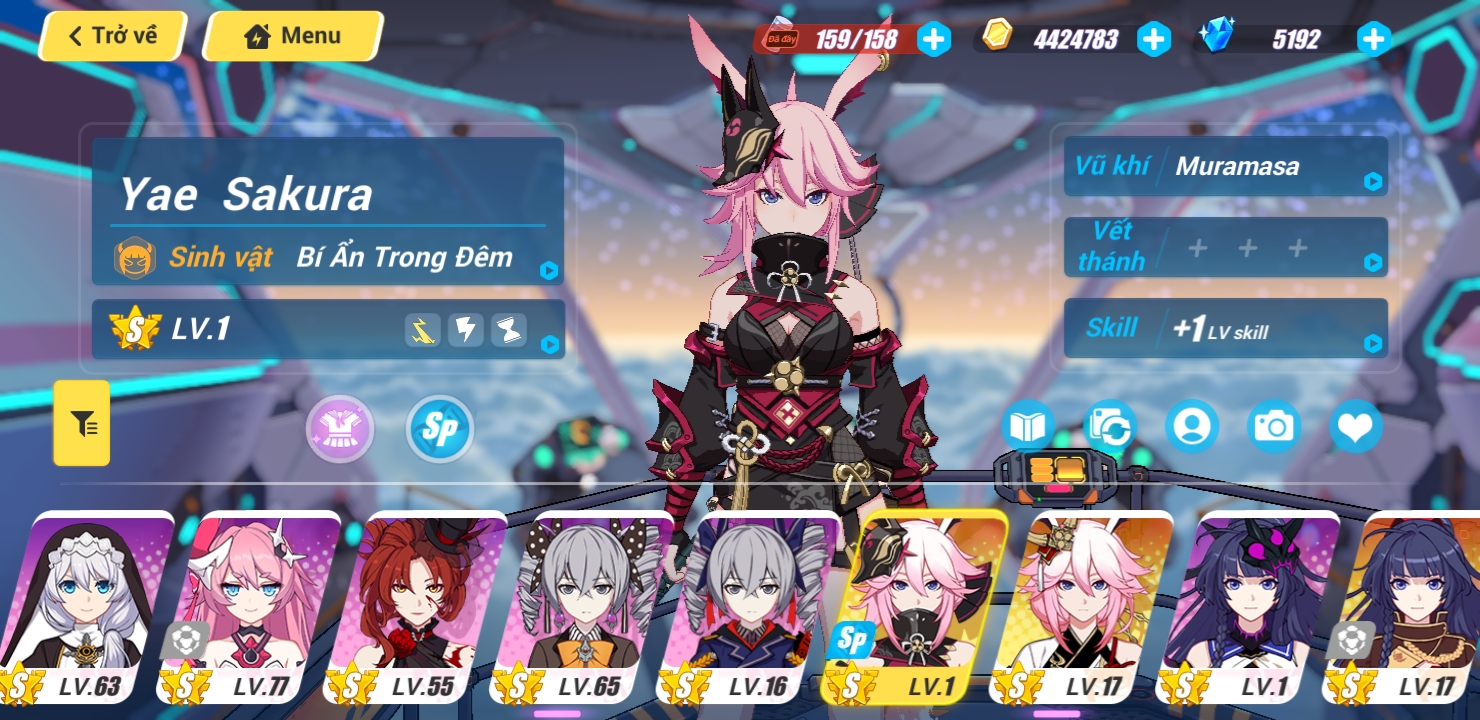Click the character swap/exchange icon
The height and width of the screenshot is (720, 1480).
[1110, 426]
